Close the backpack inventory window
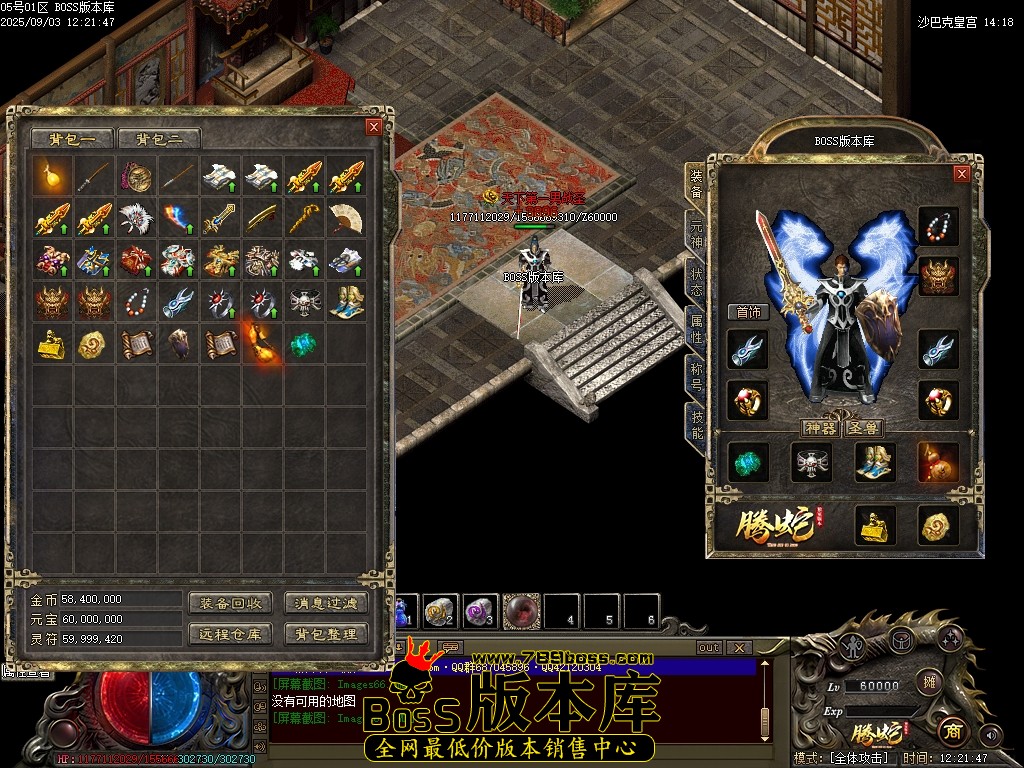This screenshot has height=768, width=1024. click(x=373, y=127)
